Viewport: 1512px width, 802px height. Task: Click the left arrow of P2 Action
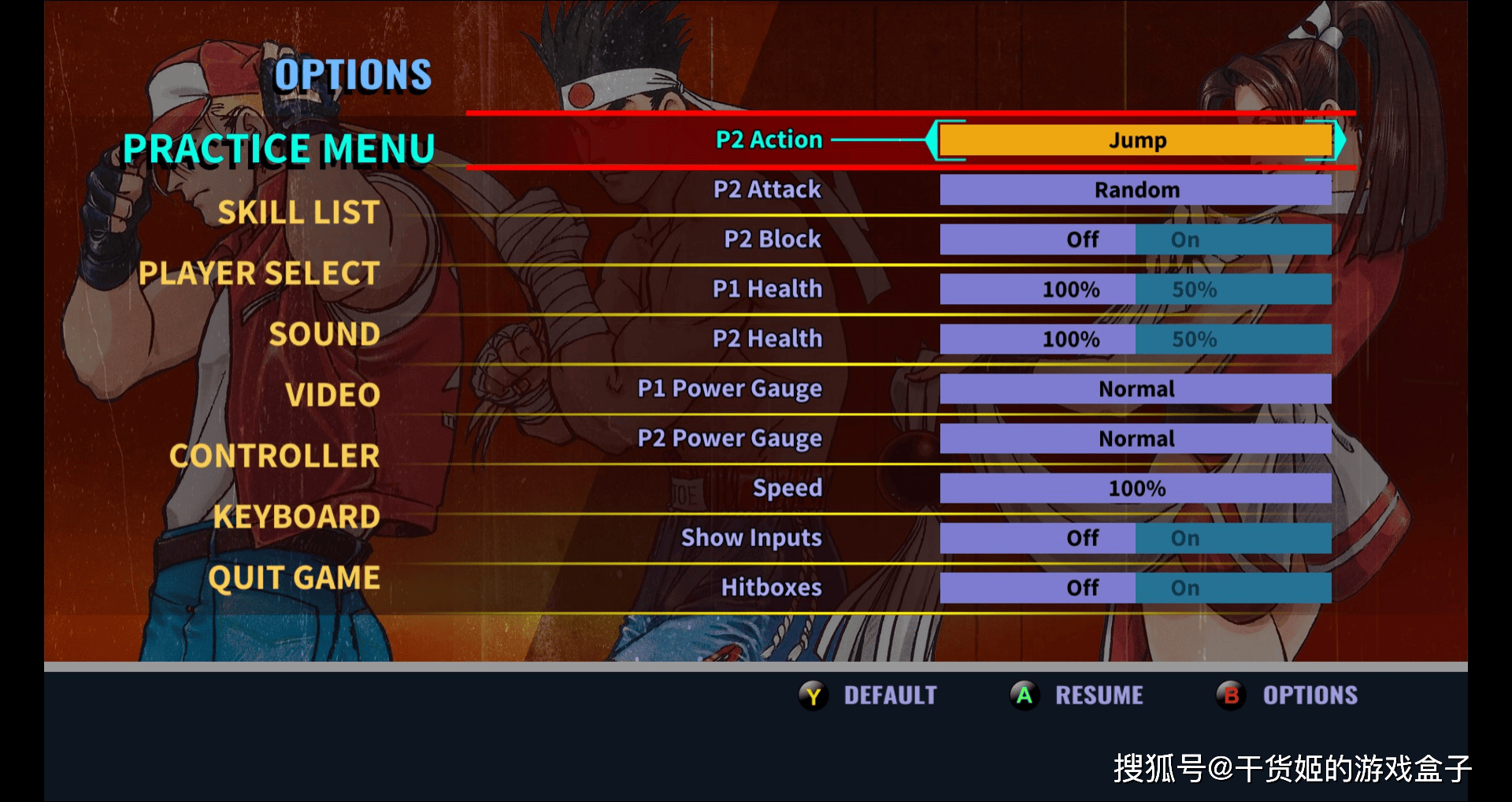click(x=932, y=141)
